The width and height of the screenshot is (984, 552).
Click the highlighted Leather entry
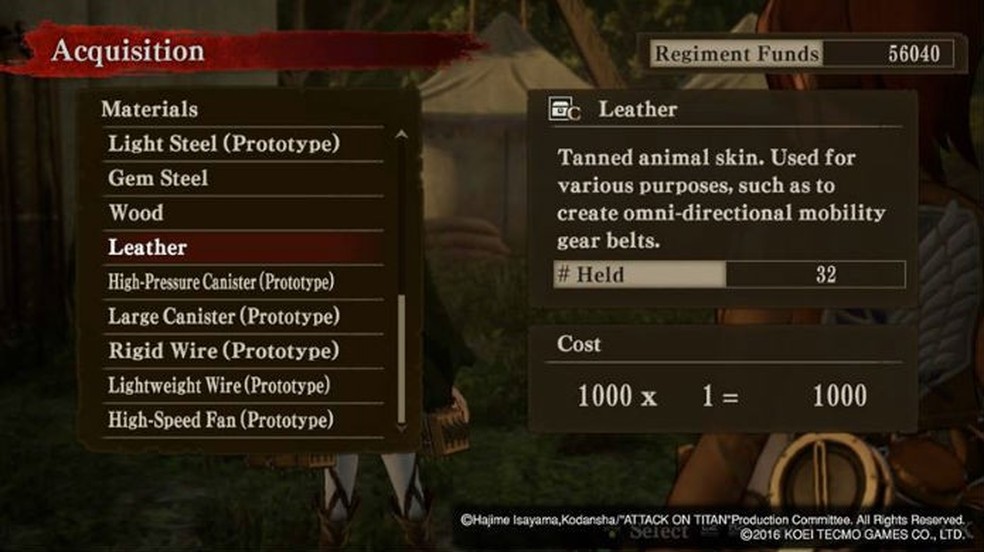tap(148, 247)
